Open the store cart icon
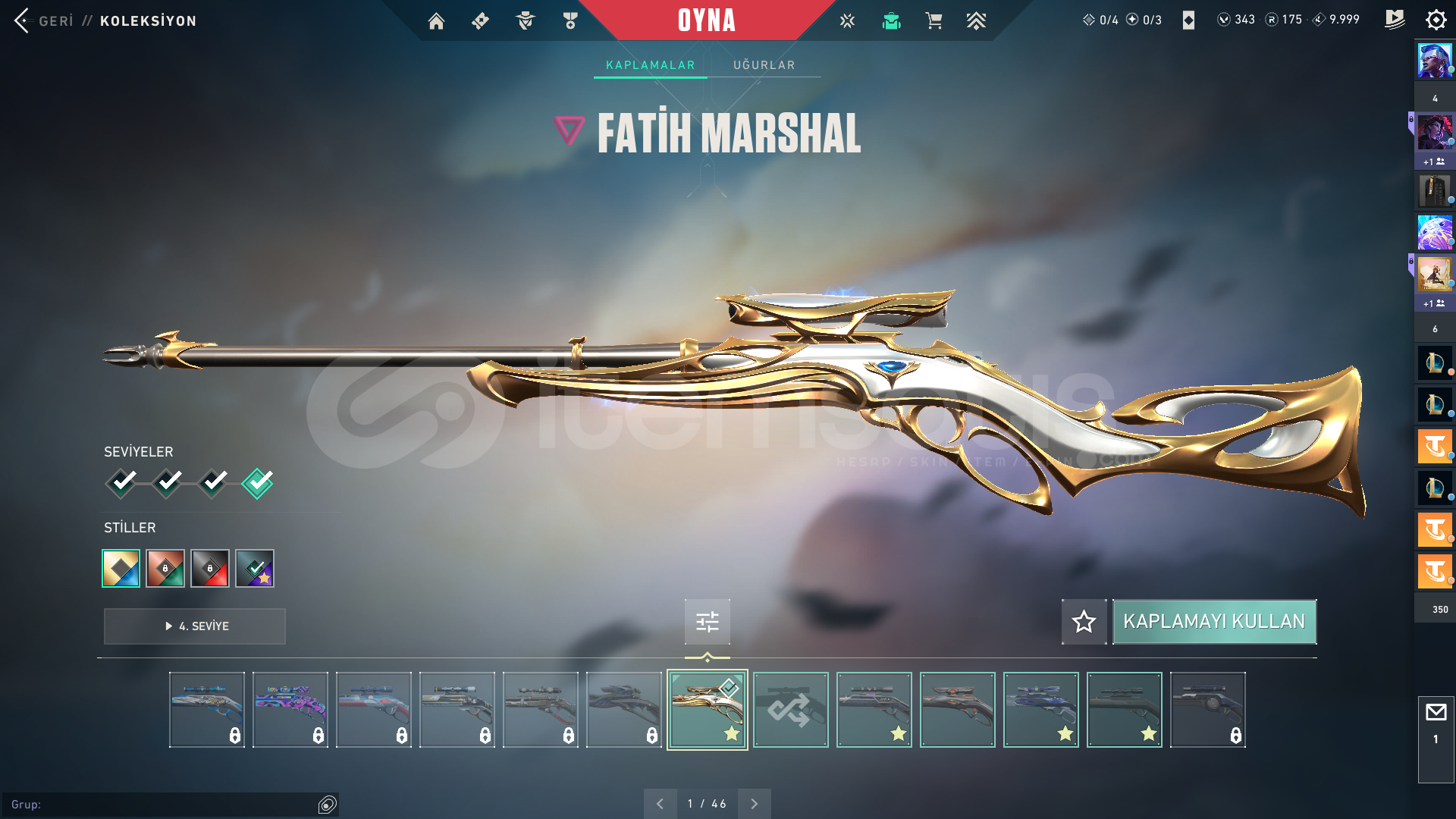The height and width of the screenshot is (819, 1456). coord(934,21)
